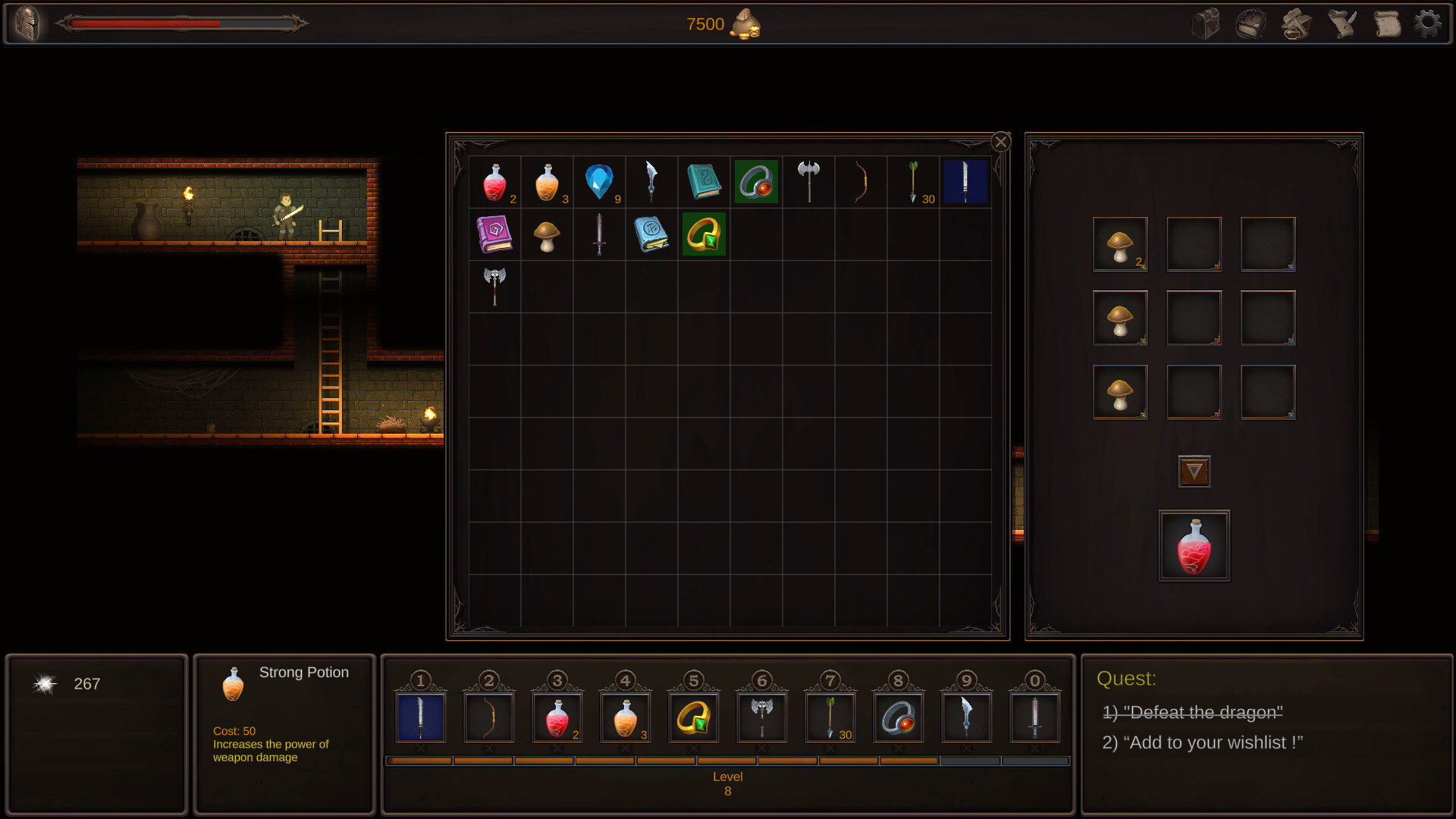Click the red health bar
The height and width of the screenshot is (819, 1456).
click(x=144, y=24)
